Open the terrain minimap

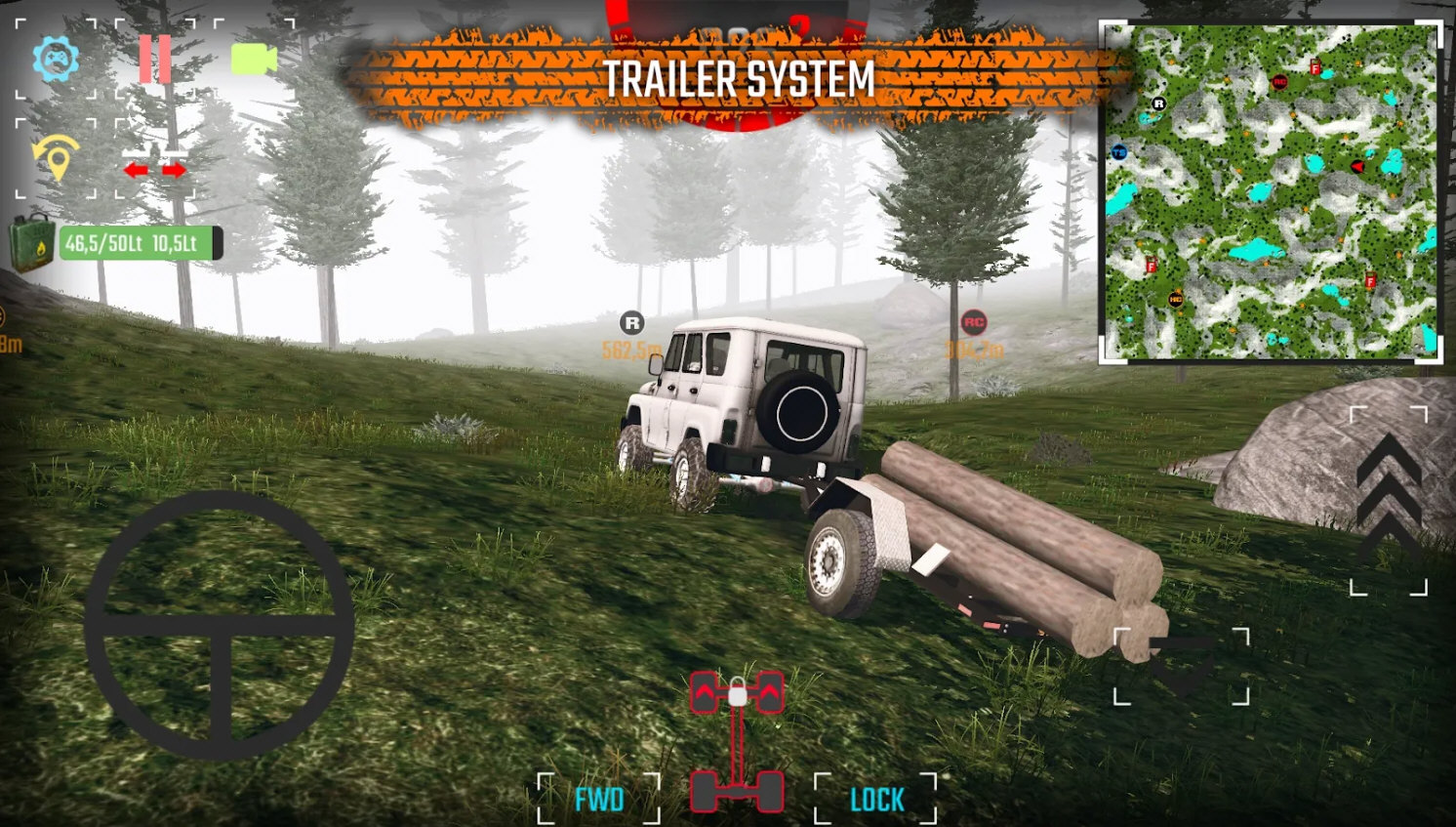click(1270, 192)
